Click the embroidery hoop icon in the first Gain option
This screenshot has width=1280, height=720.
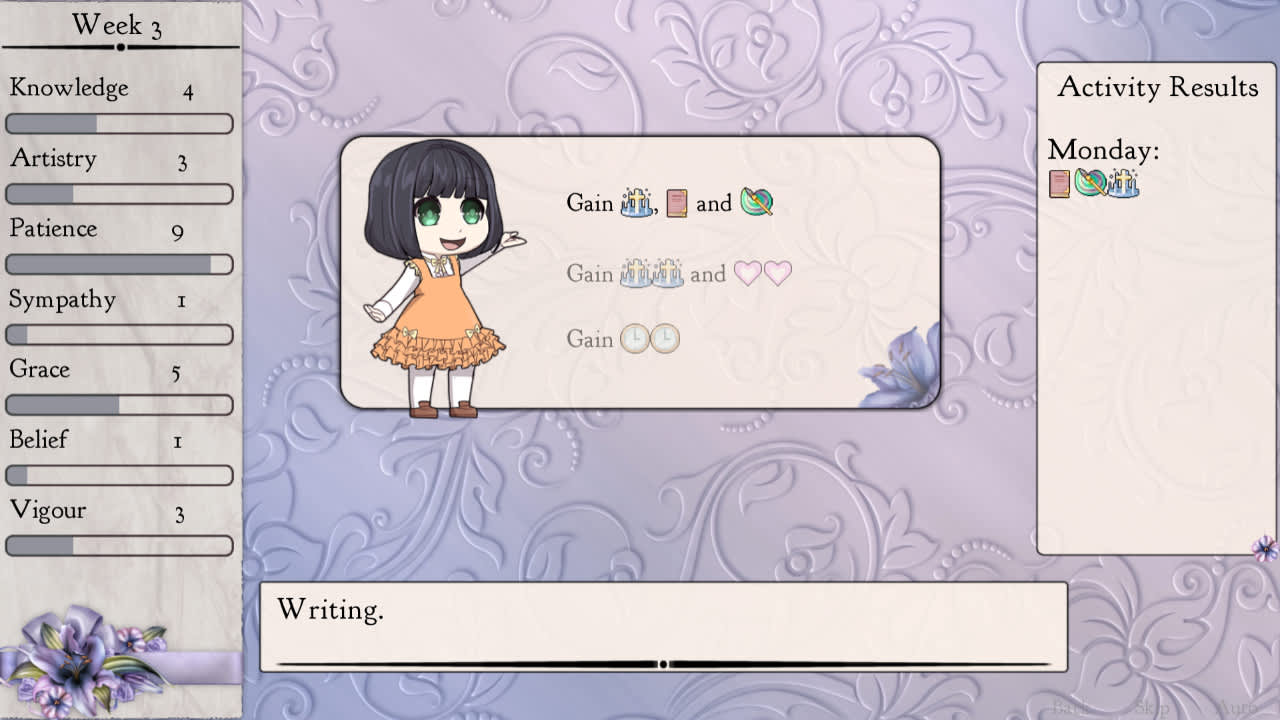tap(756, 203)
